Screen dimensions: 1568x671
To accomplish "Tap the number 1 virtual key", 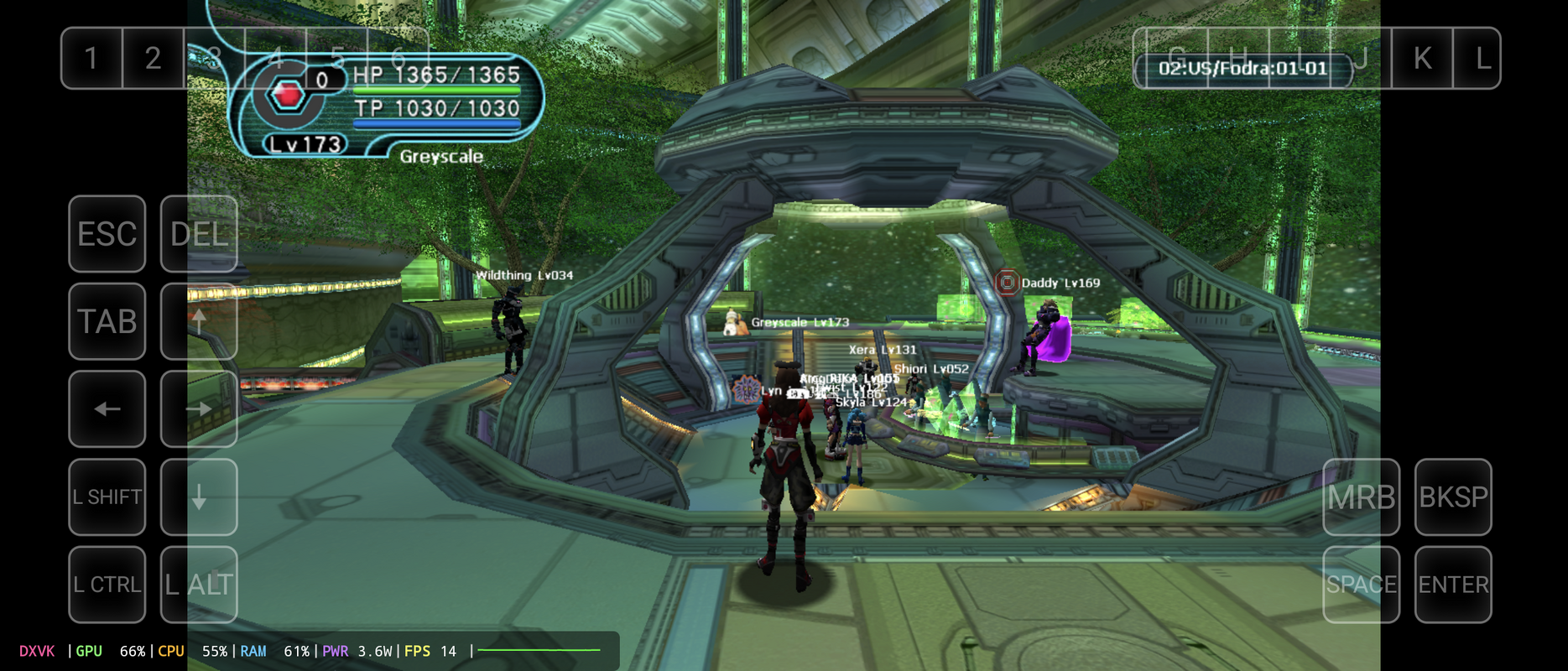I will coord(91,58).
